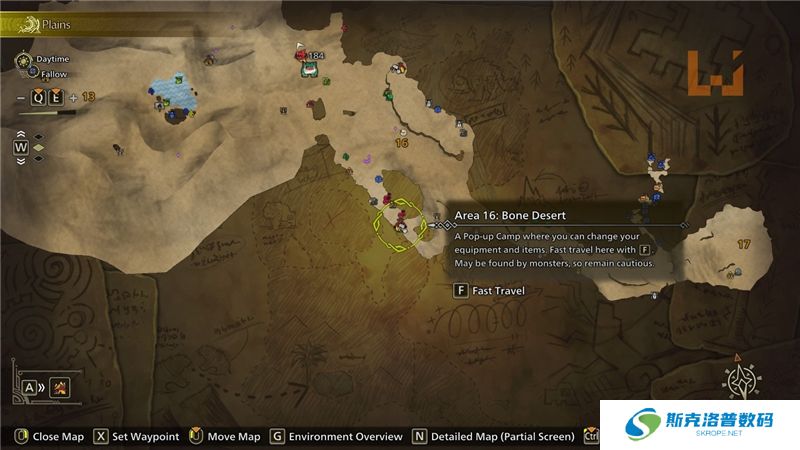800x450 pixels.
Task: Click the green monster icon marked 184
Action: click(310, 68)
